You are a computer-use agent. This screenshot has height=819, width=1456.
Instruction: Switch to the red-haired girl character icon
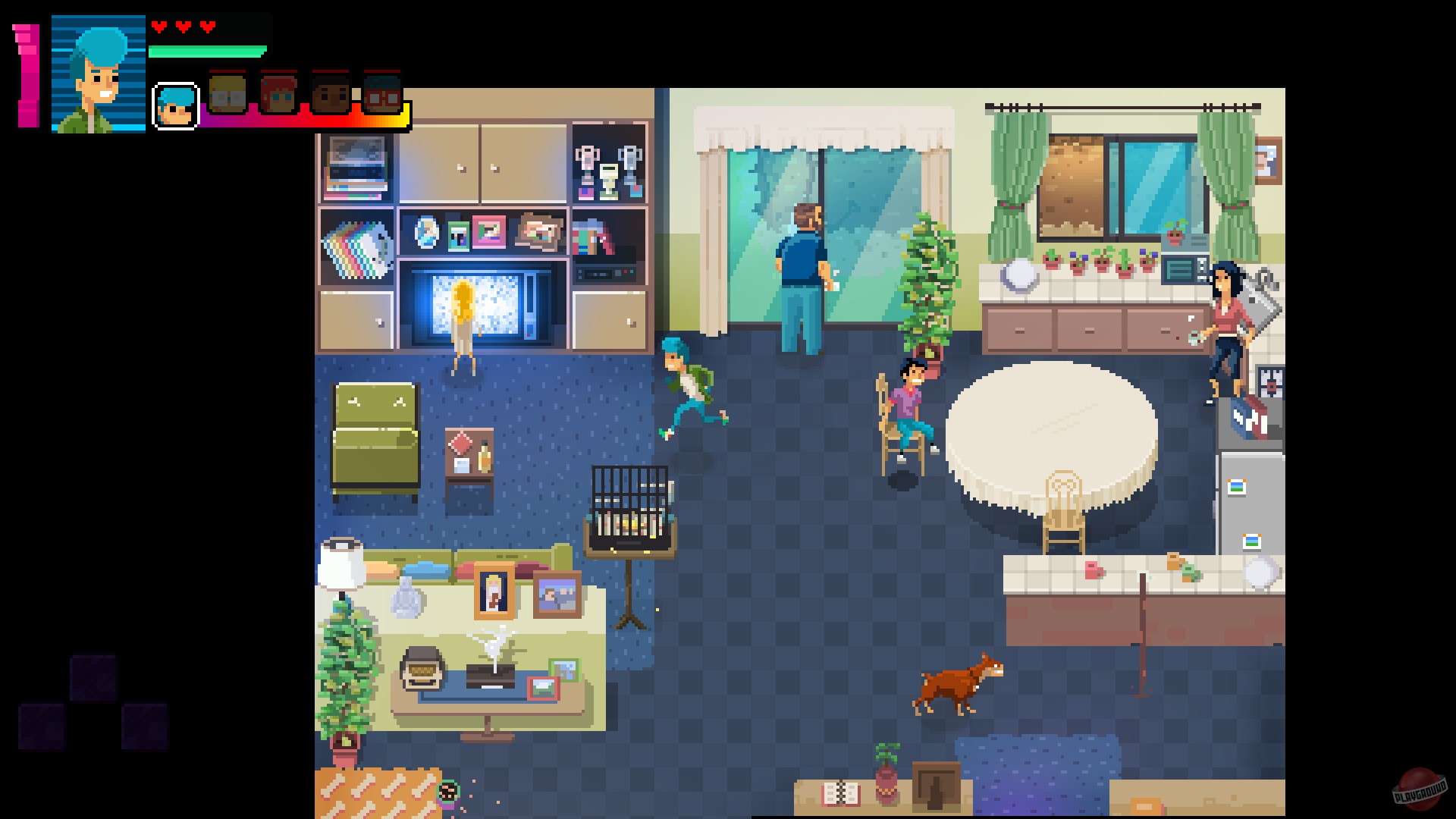pos(278,93)
